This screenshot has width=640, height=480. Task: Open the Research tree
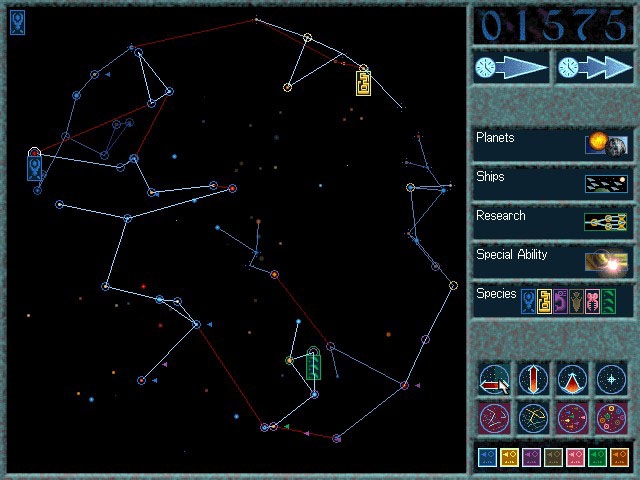pyautogui.click(x=552, y=222)
